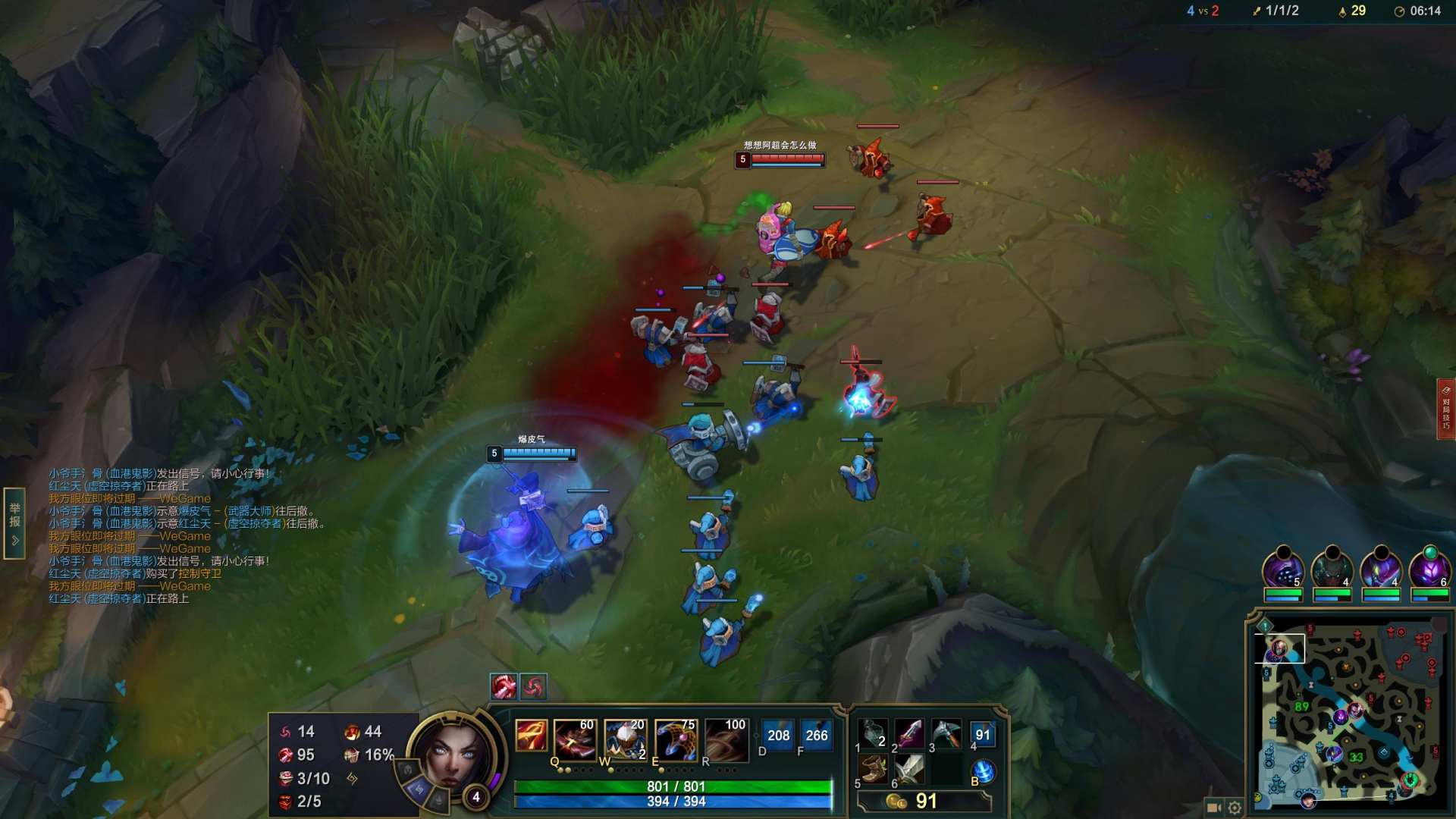Select the Grand Challenge ultimate (R)
Image resolution: width=1456 pixels, height=819 pixels.
click(x=726, y=738)
